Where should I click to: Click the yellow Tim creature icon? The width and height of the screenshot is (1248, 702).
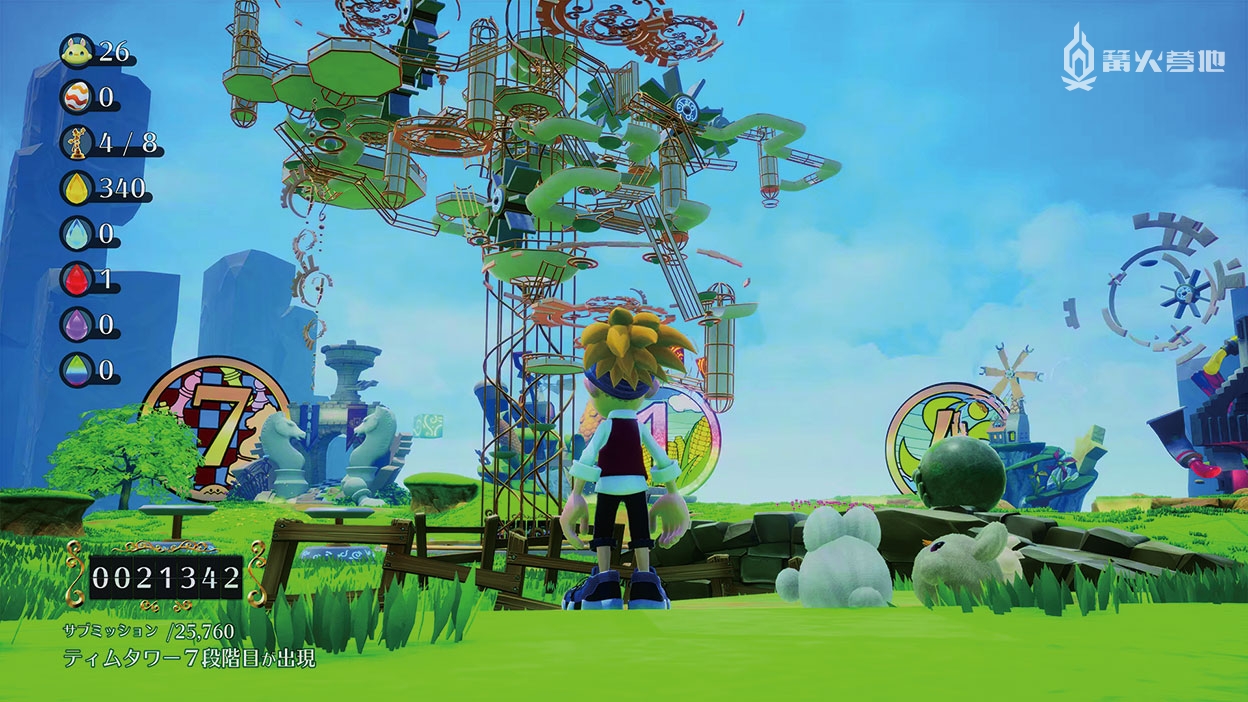(x=75, y=49)
